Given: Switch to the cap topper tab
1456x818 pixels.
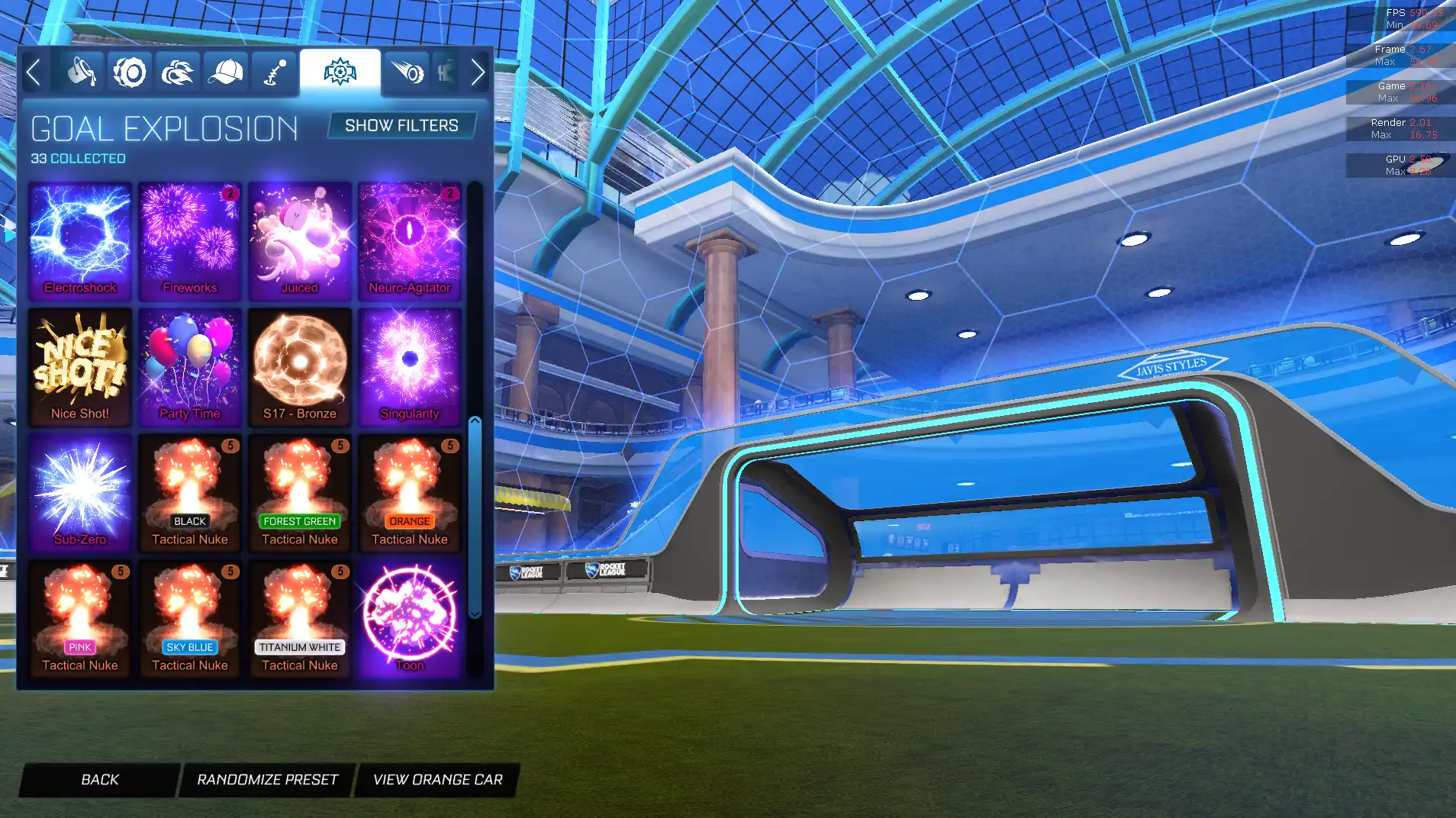Looking at the screenshot, I should 226,72.
